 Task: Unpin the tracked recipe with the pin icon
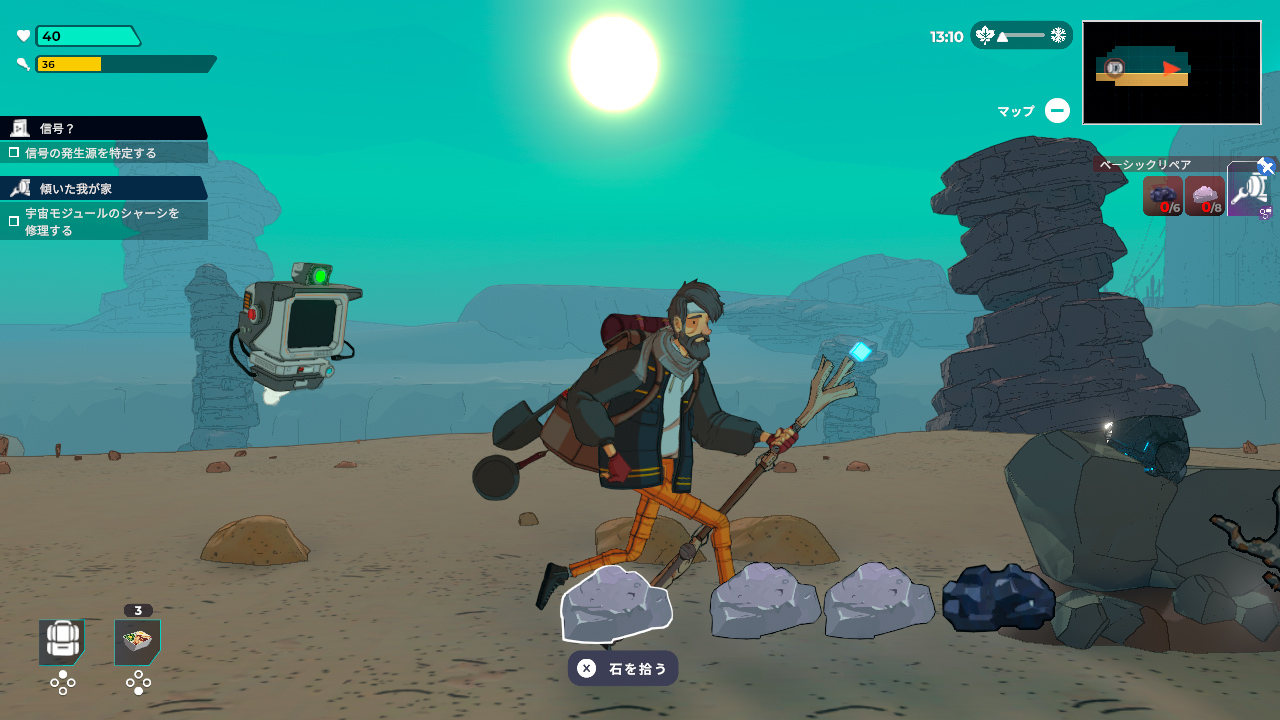(1266, 166)
